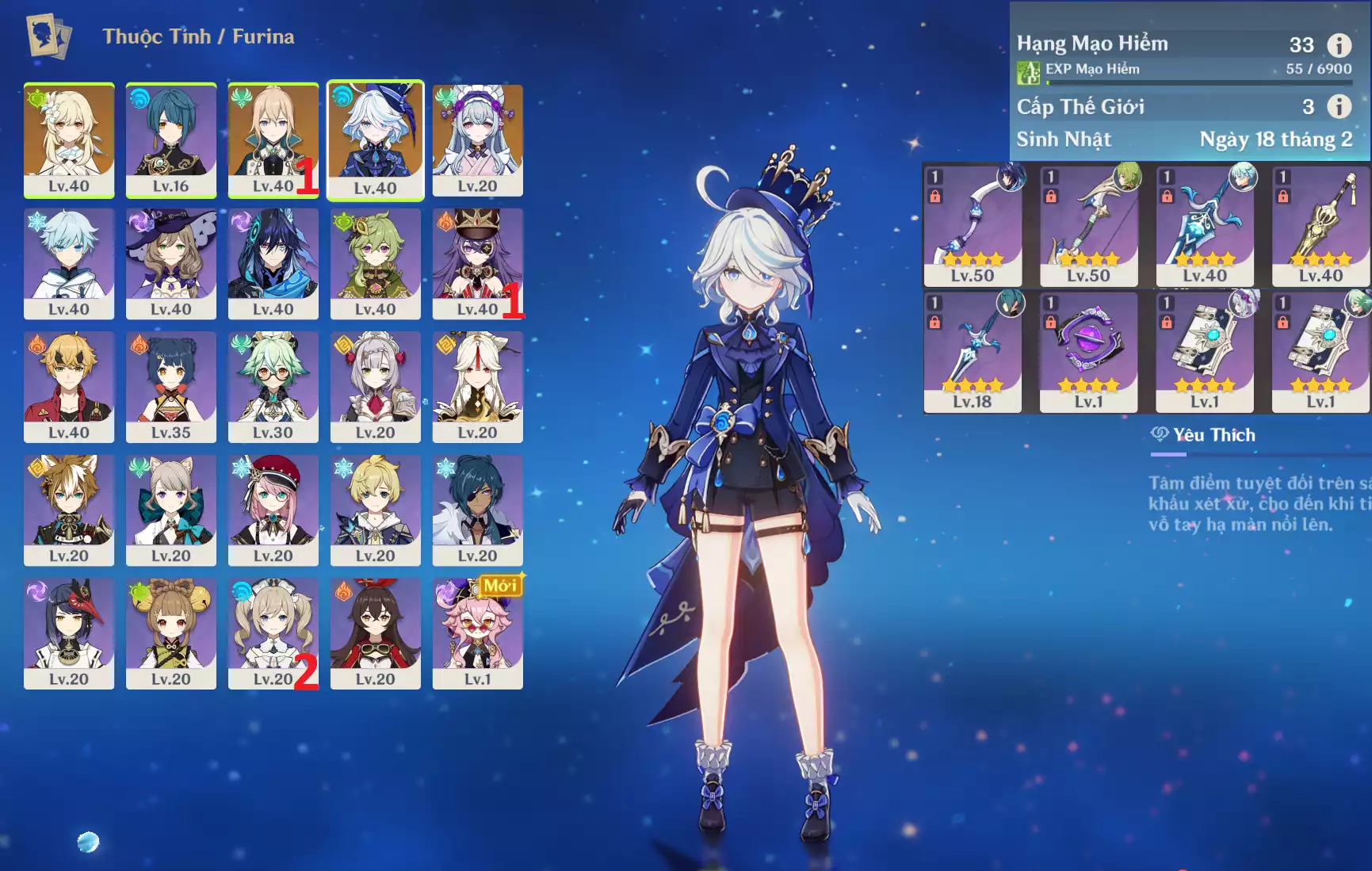Screen dimensions: 1372x871
Task: Pick Amber's character portrait
Action: tap(375, 632)
